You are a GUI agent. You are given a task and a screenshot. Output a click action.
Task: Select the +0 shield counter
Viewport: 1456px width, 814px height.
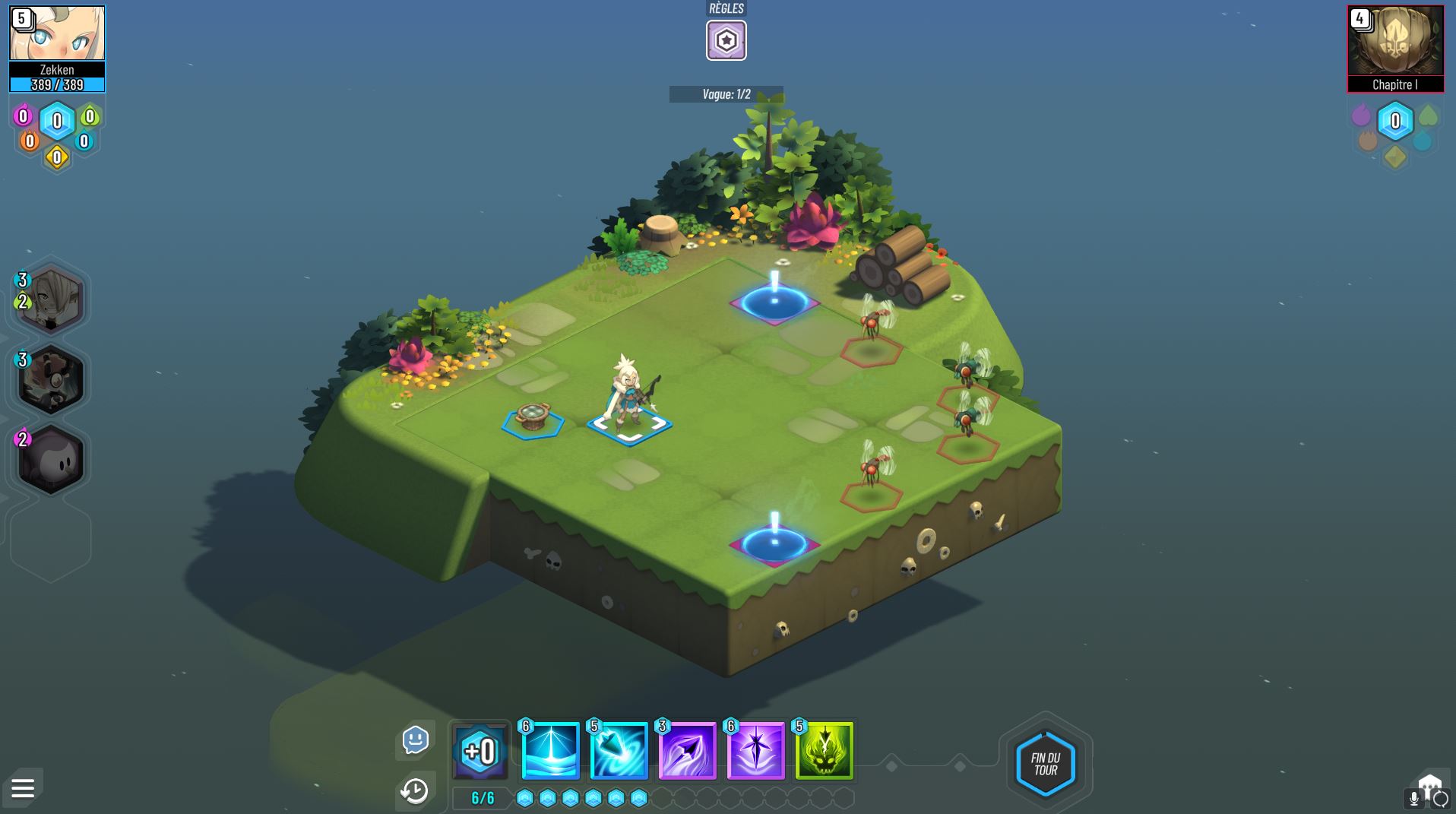[480, 751]
